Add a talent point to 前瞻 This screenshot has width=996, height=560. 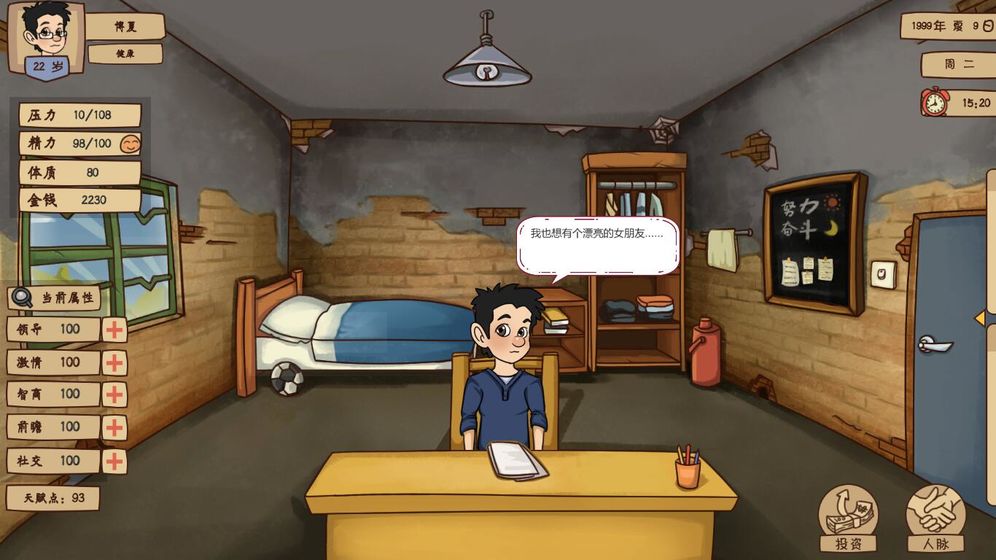(115, 427)
